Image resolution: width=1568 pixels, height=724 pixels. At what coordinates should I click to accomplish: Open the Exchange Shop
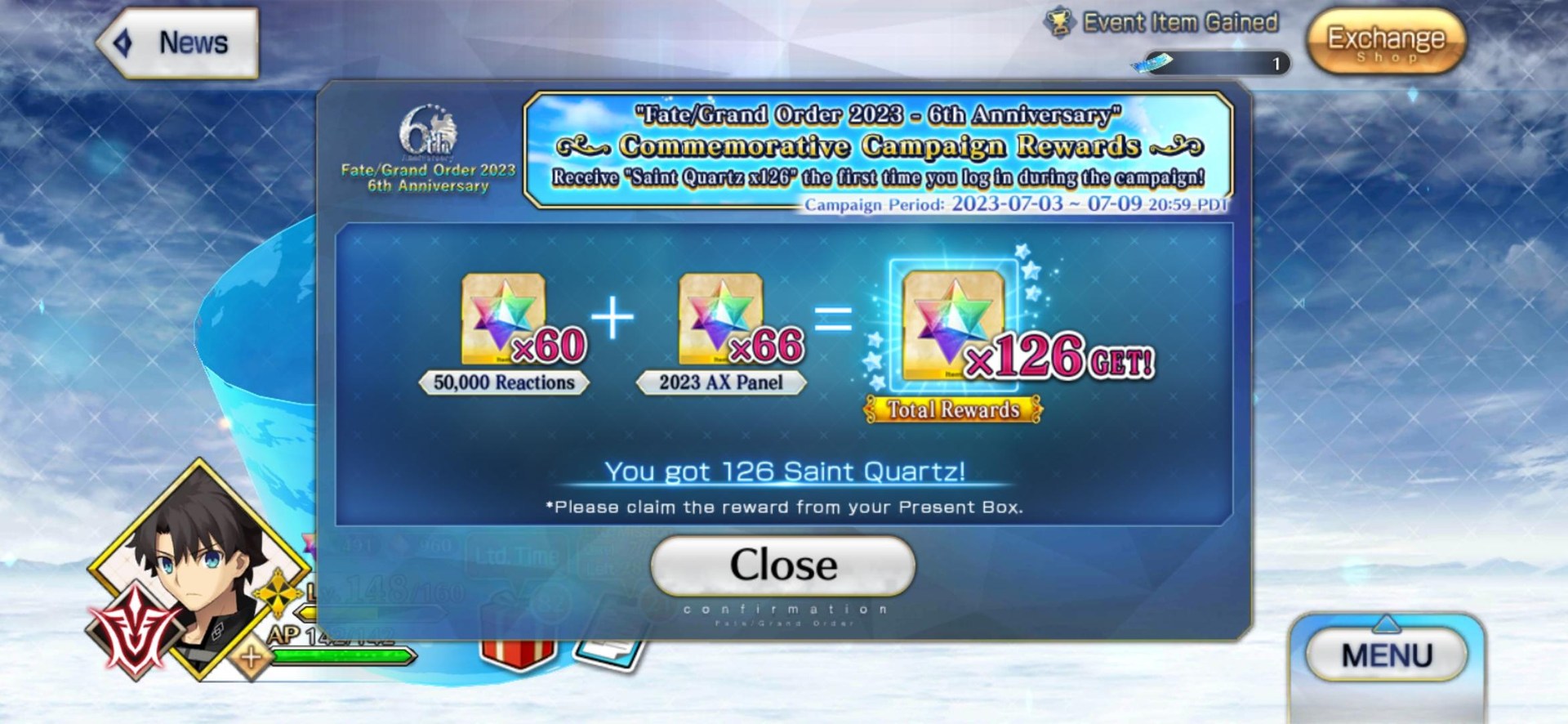click(x=1386, y=39)
